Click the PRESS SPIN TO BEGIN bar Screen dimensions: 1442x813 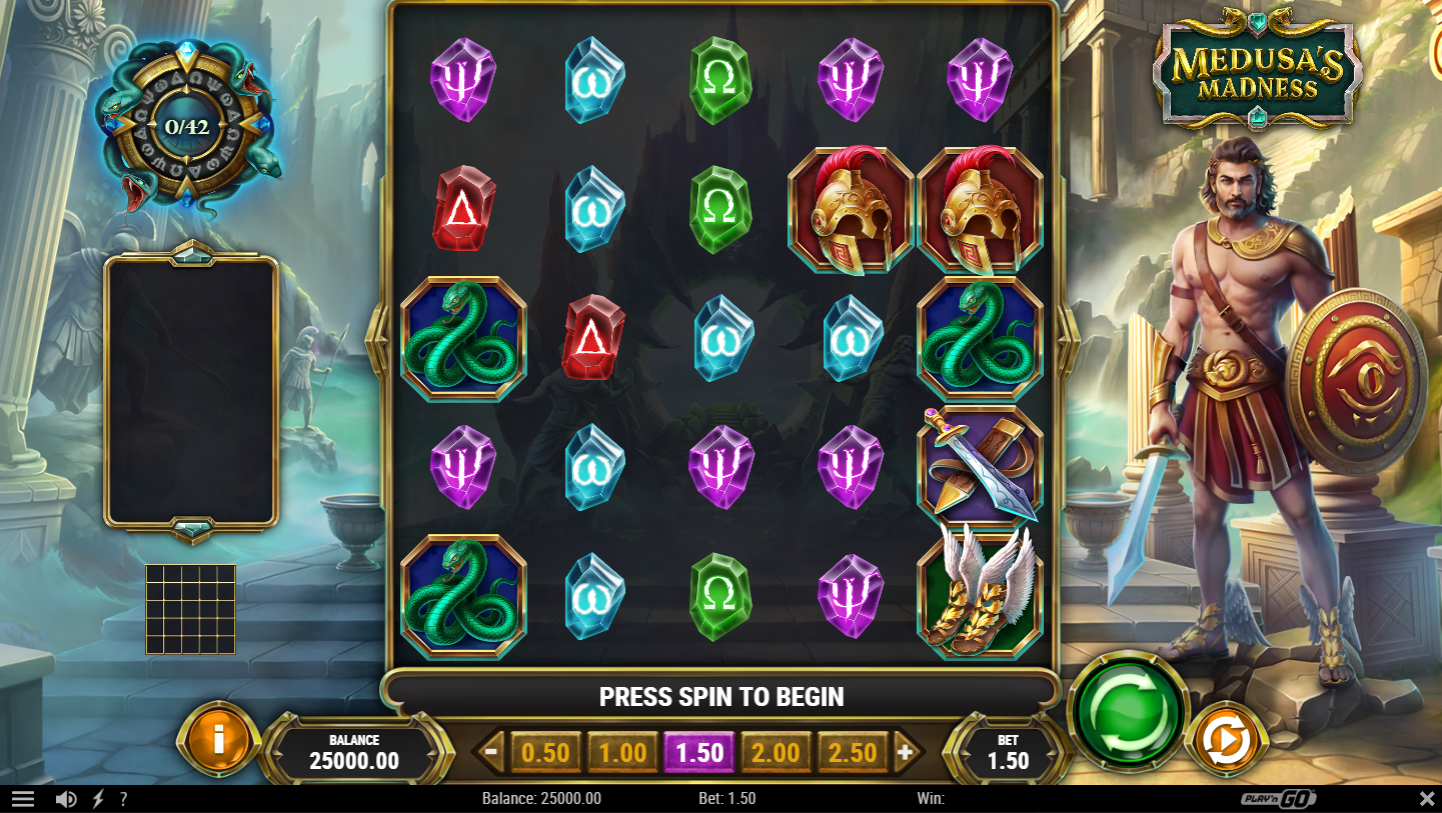722,696
